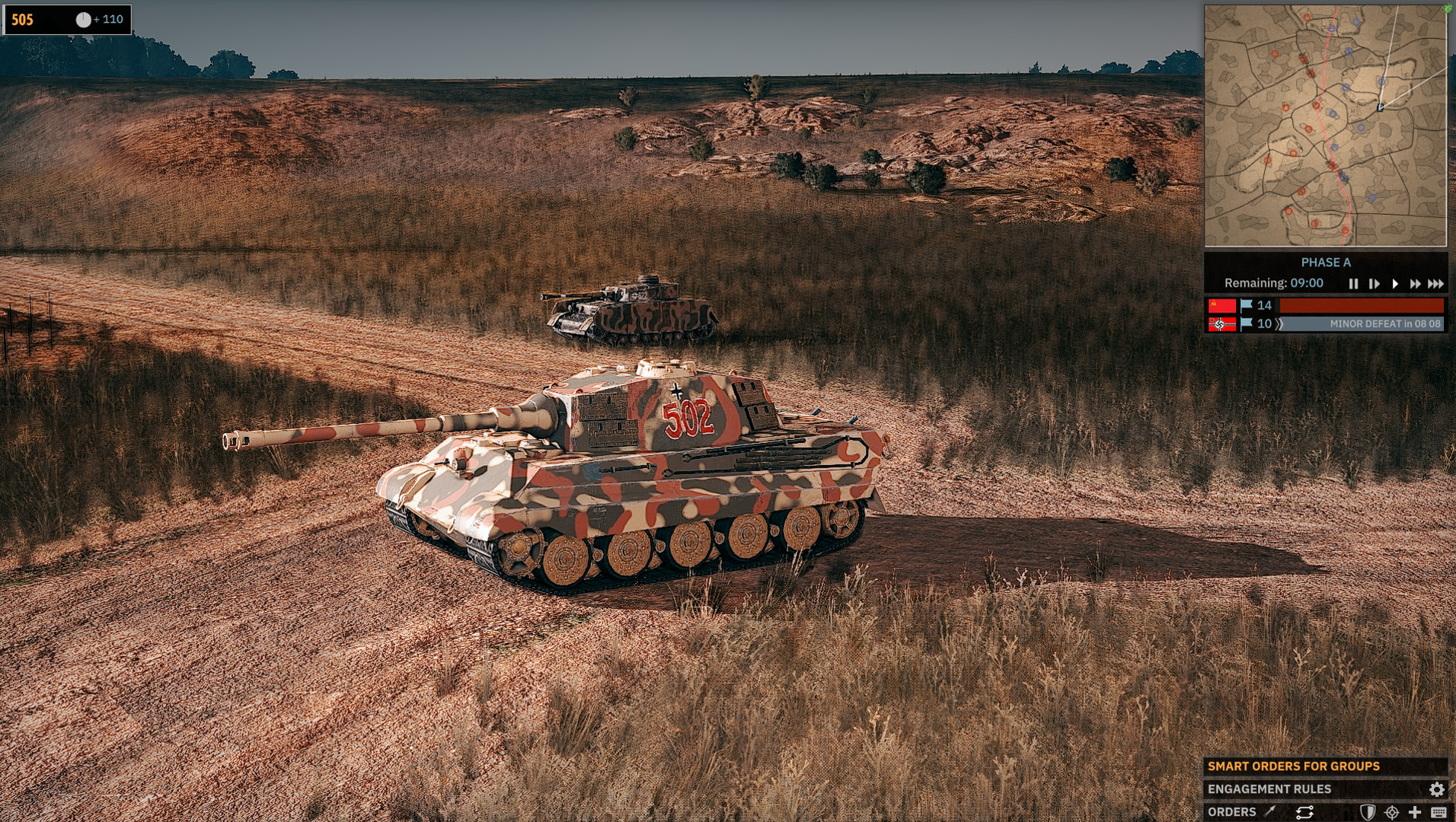Click the PHASE A header label
Image resolution: width=1456 pixels, height=822 pixels.
1327,263
